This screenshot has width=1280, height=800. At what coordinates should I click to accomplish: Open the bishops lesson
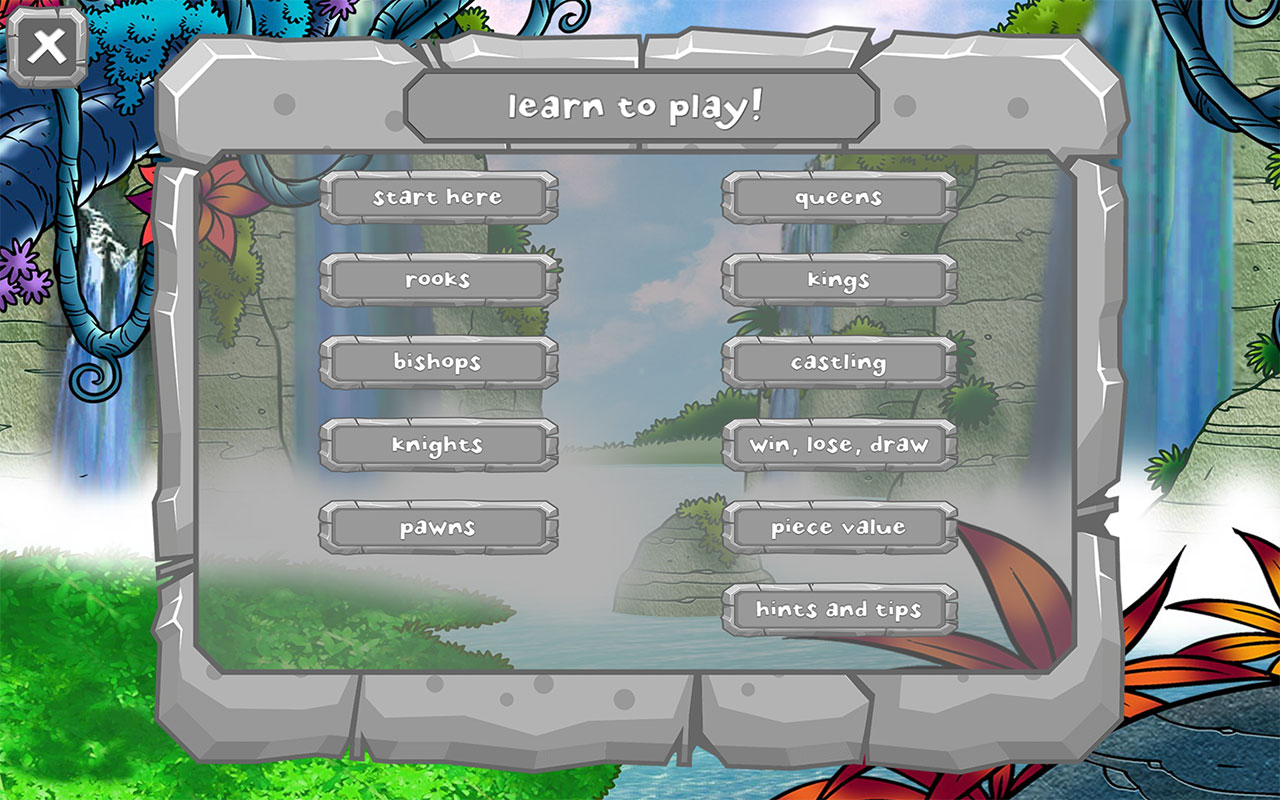[x=437, y=363]
